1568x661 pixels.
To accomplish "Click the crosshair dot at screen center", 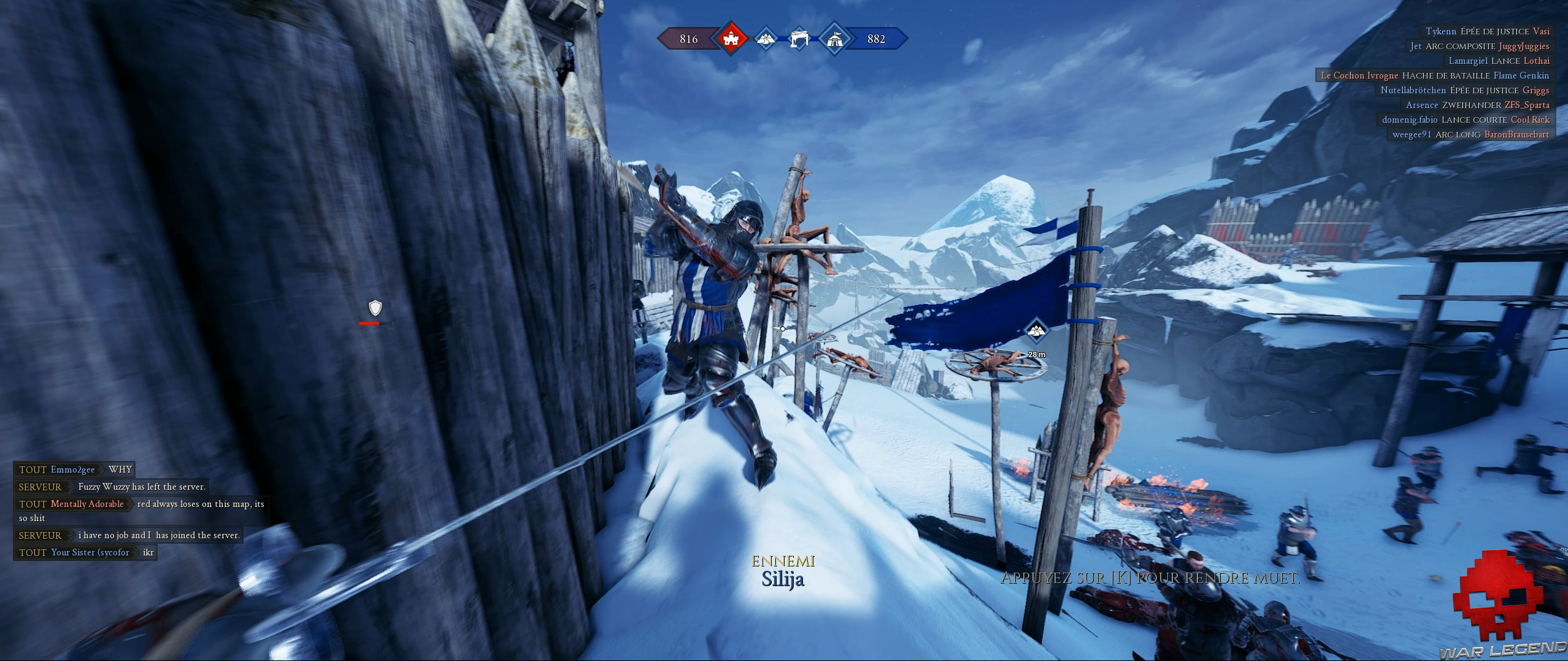I will click(x=783, y=329).
